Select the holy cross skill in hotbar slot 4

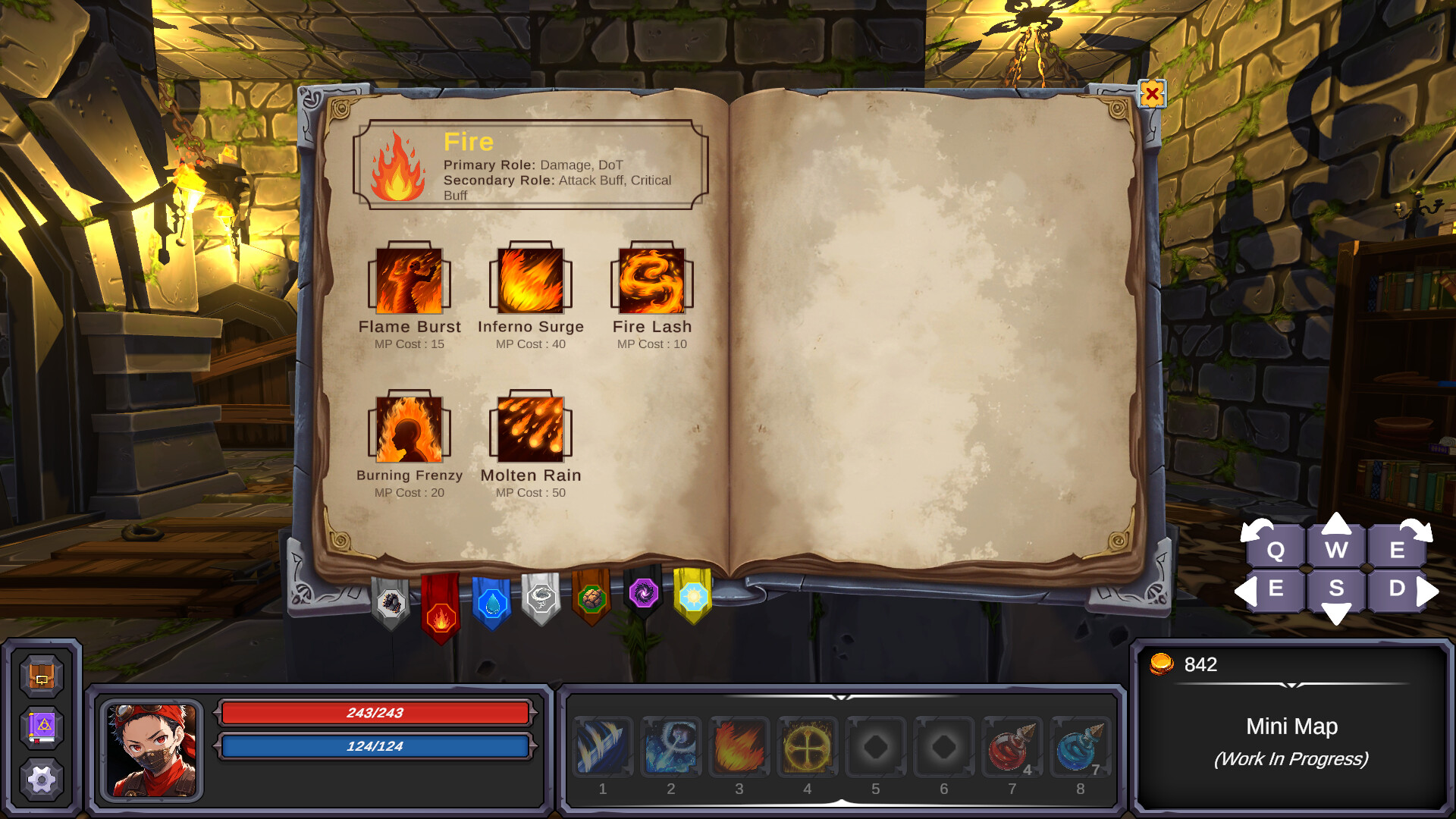tap(807, 747)
